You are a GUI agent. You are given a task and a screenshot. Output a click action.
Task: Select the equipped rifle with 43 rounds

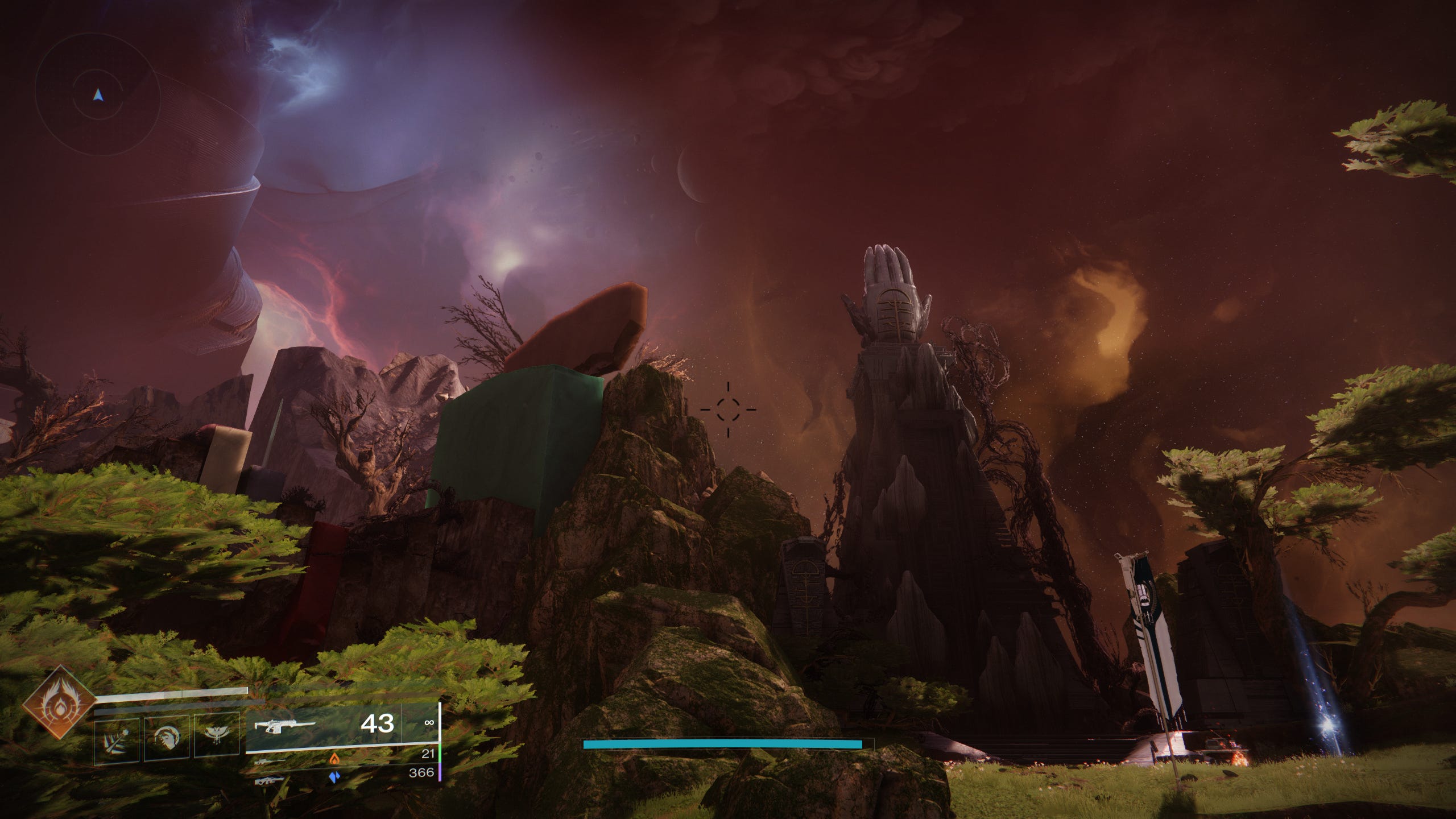(x=284, y=725)
